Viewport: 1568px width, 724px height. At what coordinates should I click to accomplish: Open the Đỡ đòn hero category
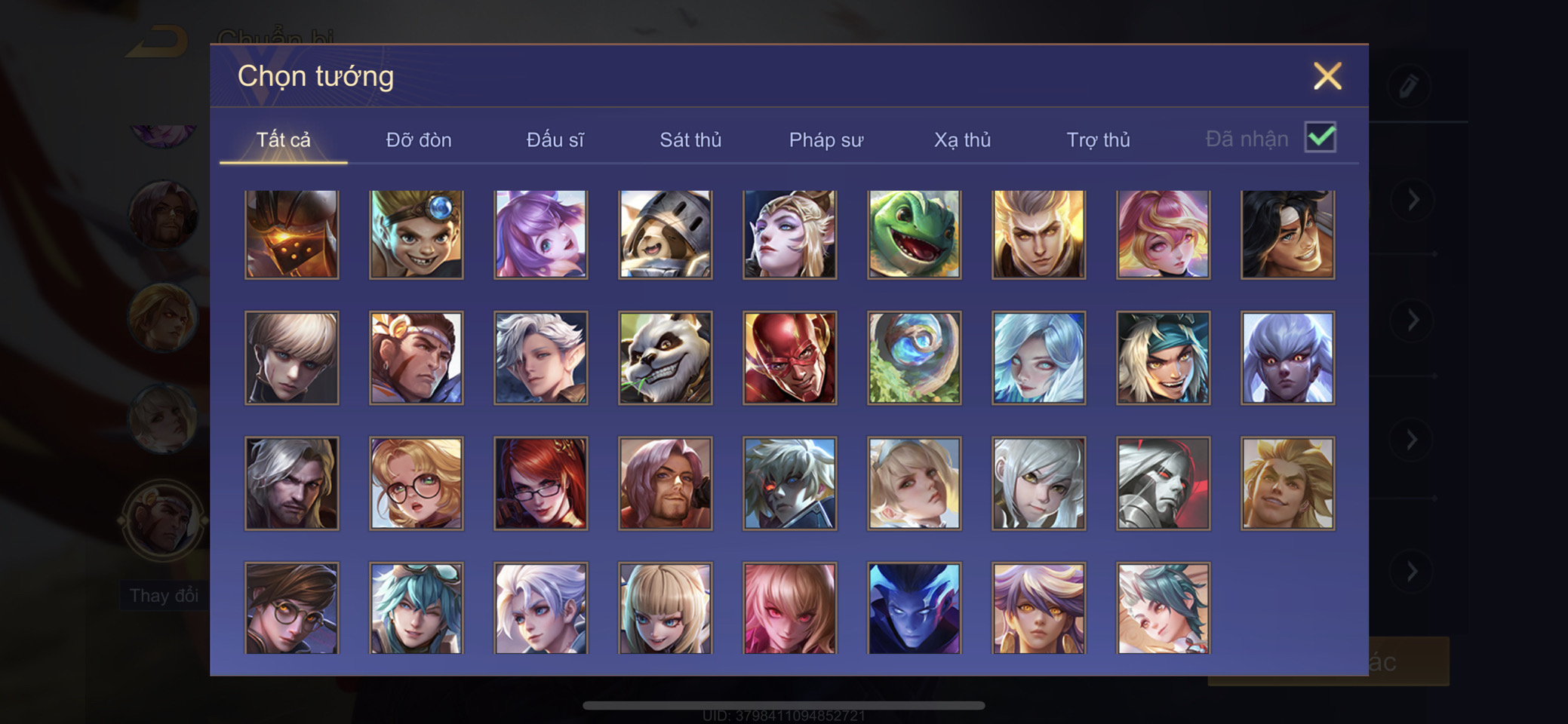(419, 140)
